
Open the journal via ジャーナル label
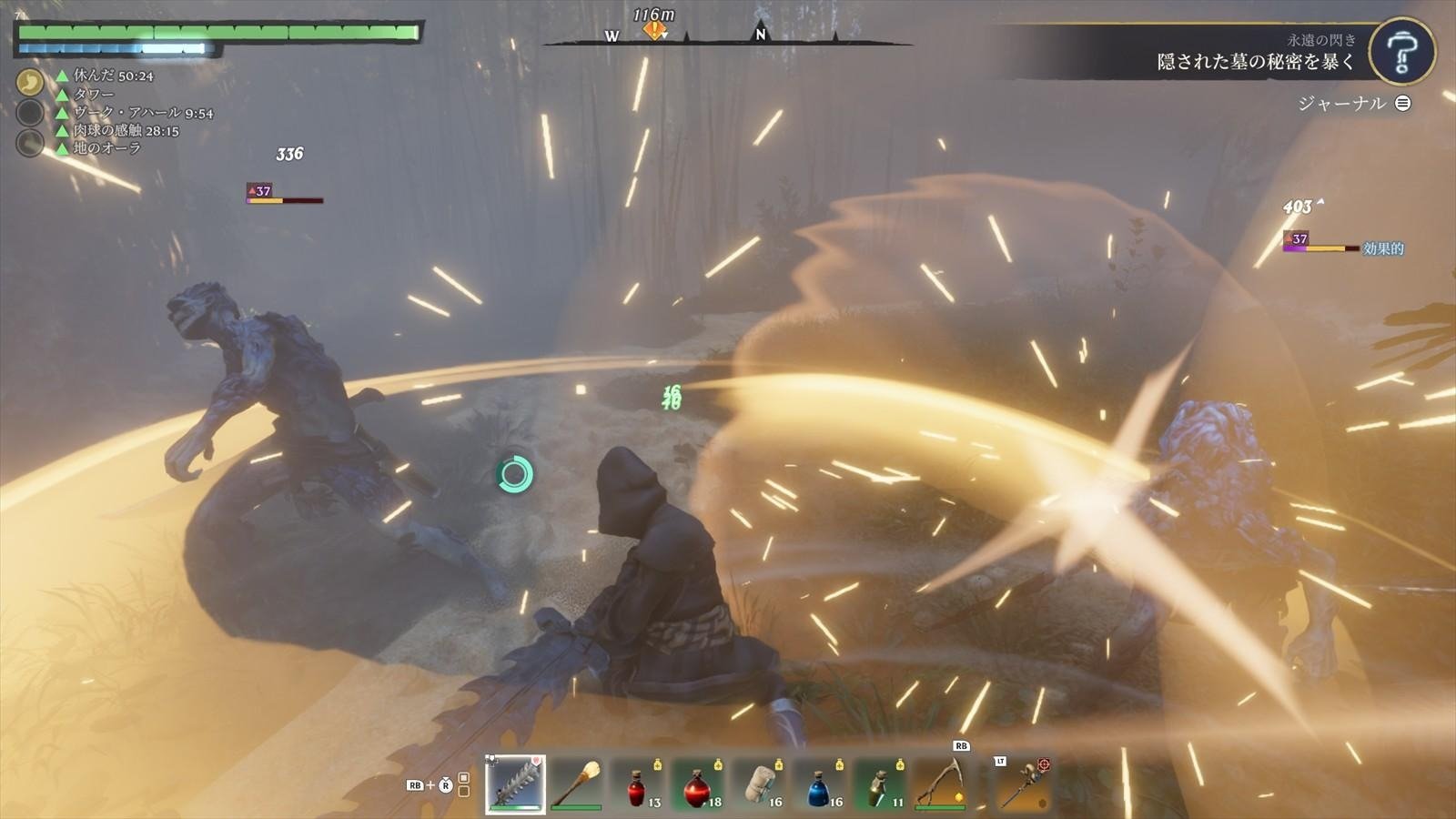point(1341,104)
